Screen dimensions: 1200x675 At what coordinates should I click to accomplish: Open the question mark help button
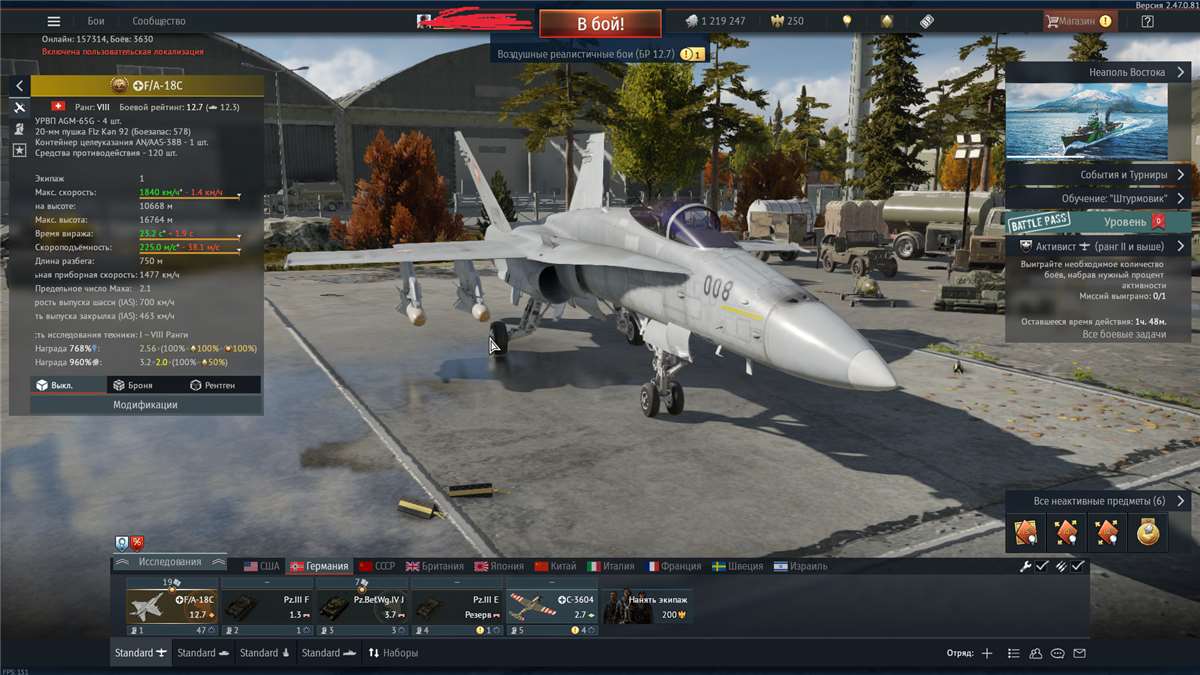pyautogui.click(x=1147, y=21)
